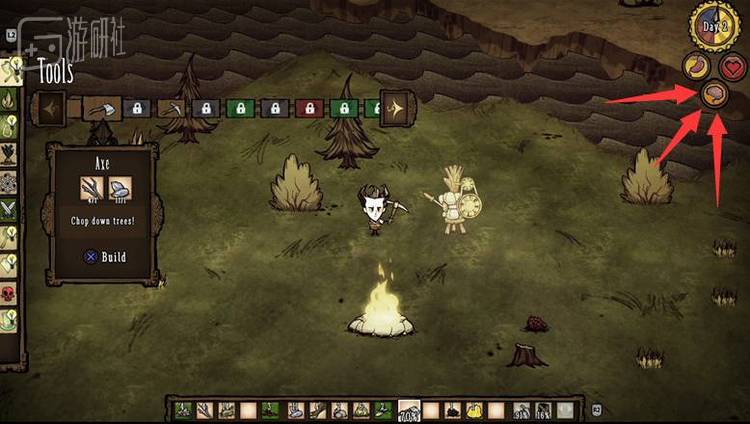Select the red locked recipe slot
750x424 pixels.
[309, 107]
